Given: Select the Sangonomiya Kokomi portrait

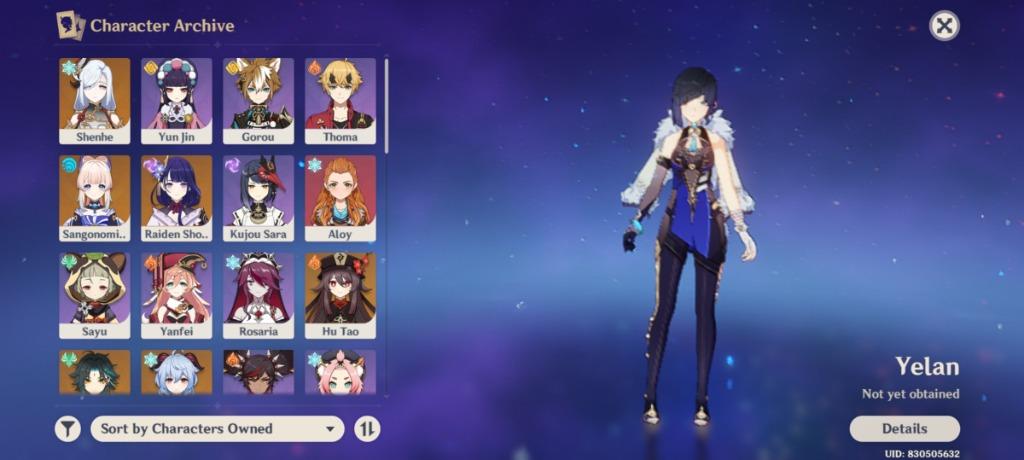Looking at the screenshot, I should (x=95, y=197).
